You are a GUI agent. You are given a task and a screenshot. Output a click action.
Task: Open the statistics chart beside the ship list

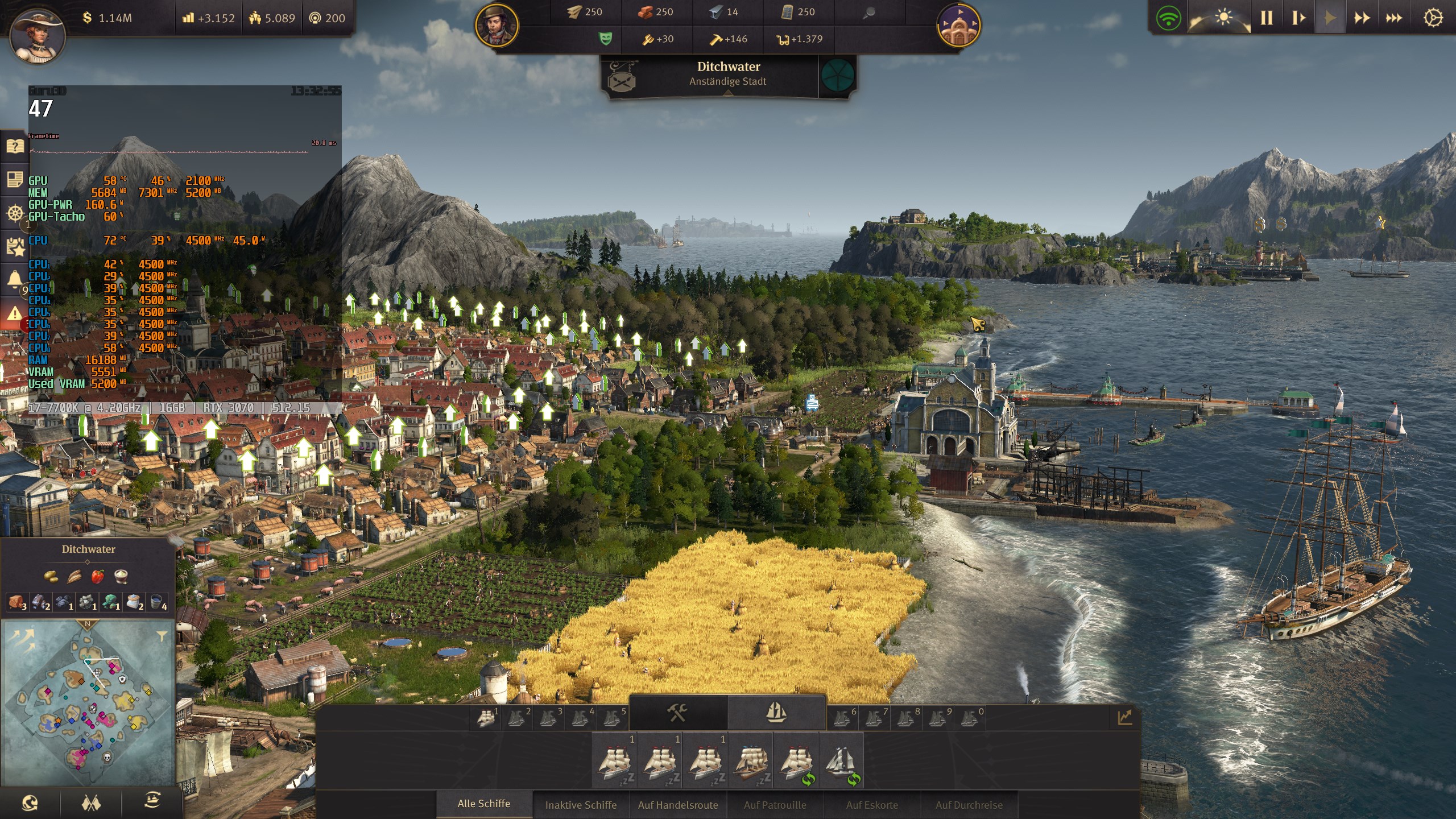coord(1124,717)
